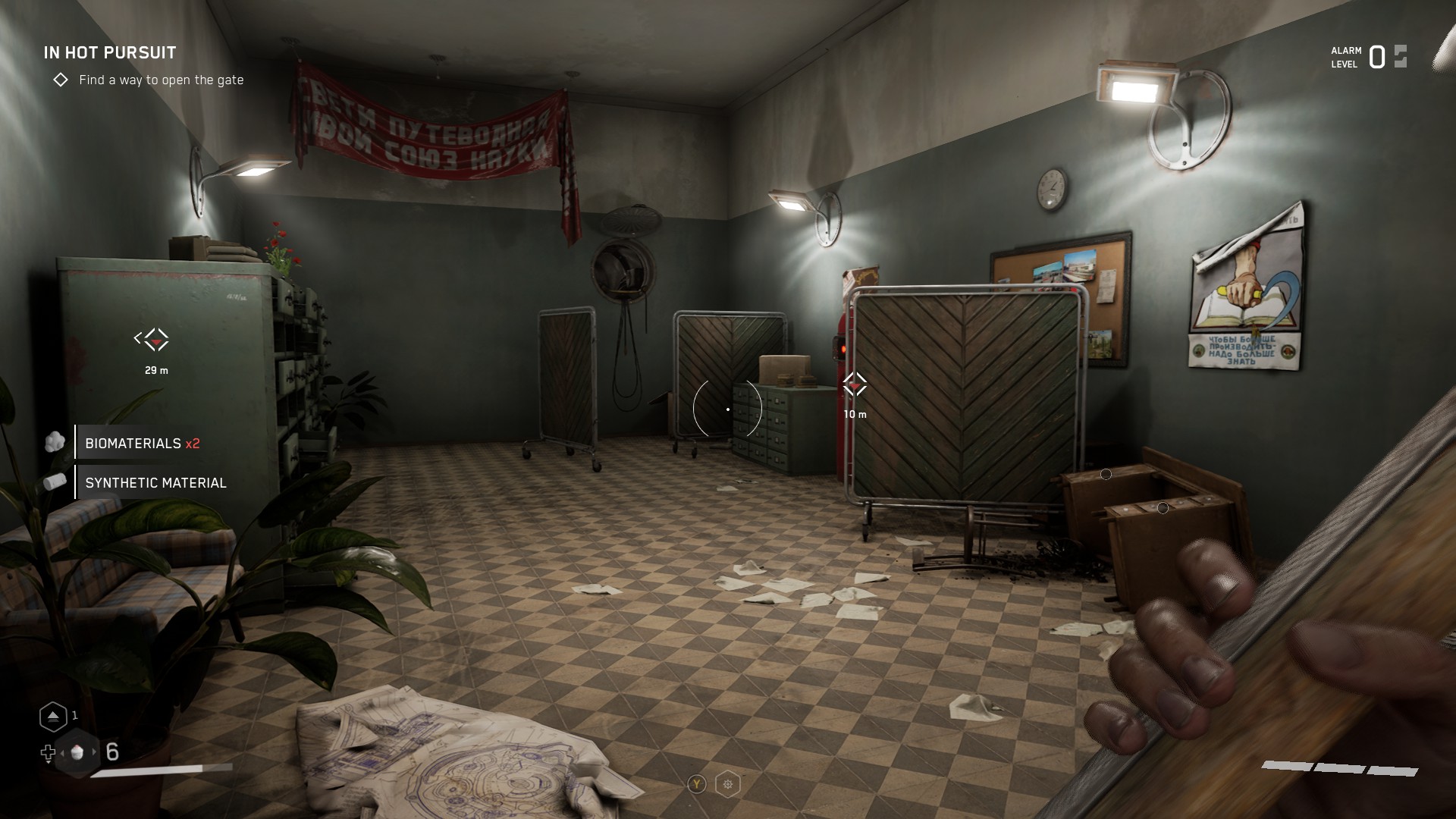Click the Biomaterials pickup icon

55,441
